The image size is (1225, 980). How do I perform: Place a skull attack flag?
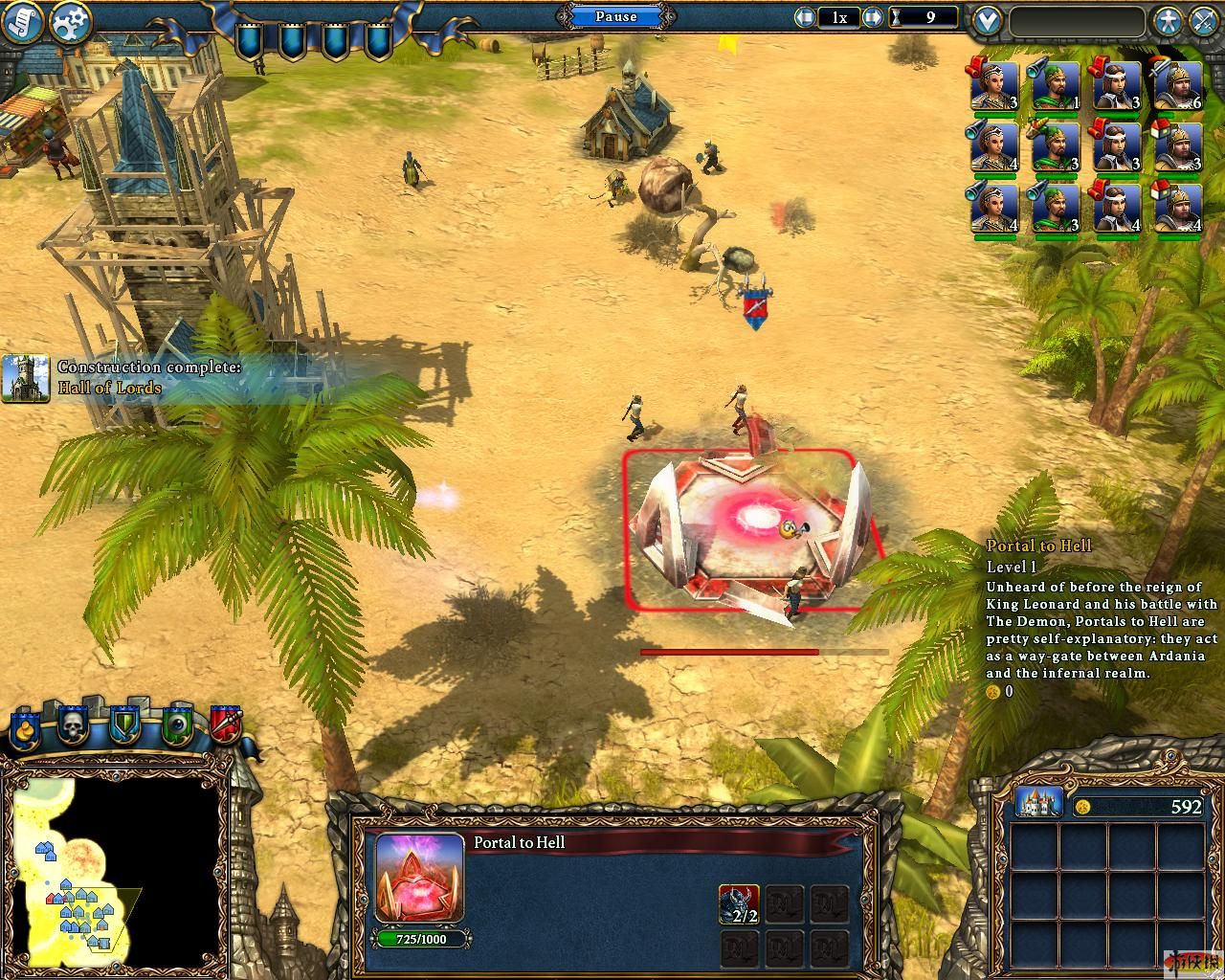[74, 725]
